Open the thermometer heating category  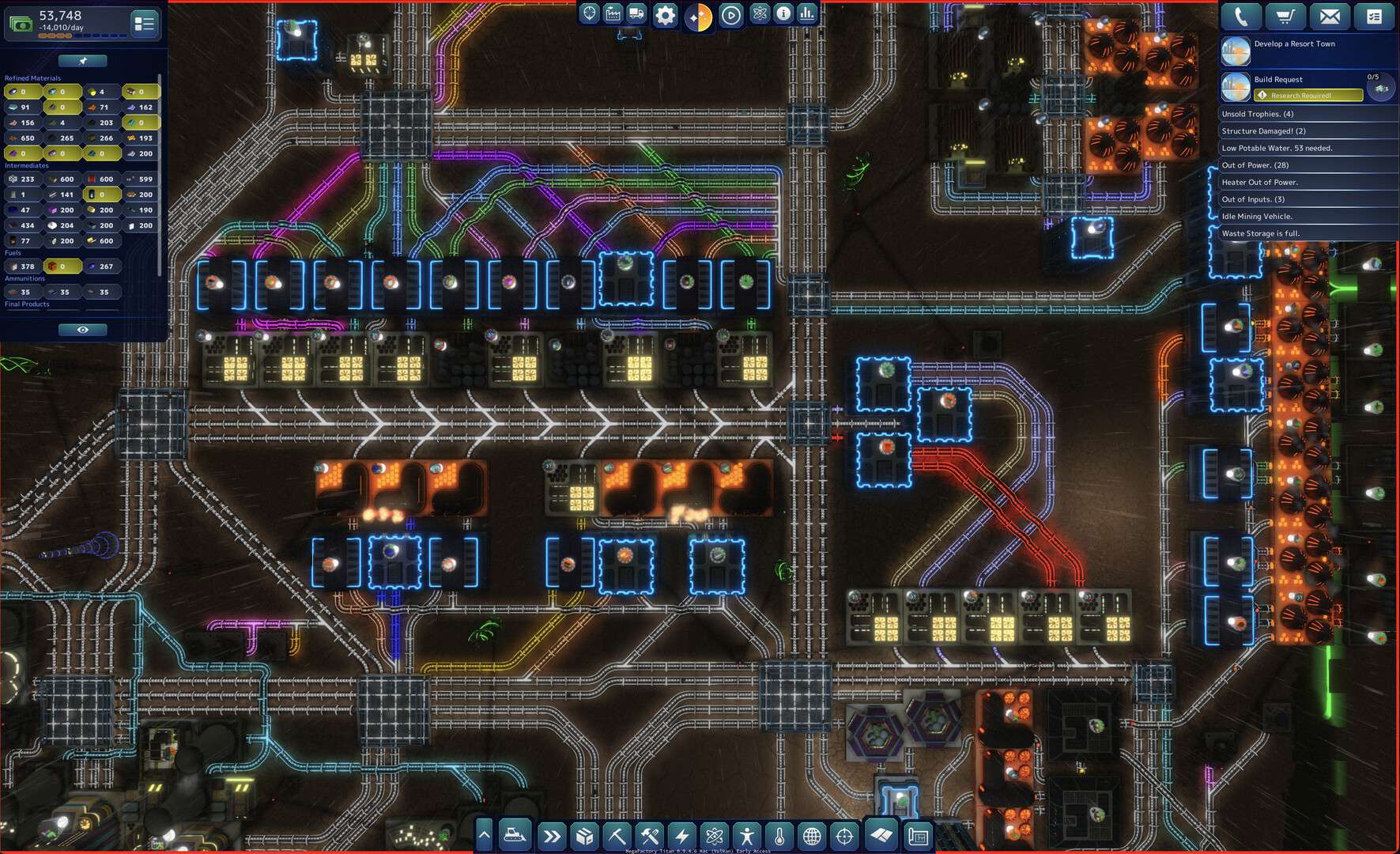click(x=779, y=836)
